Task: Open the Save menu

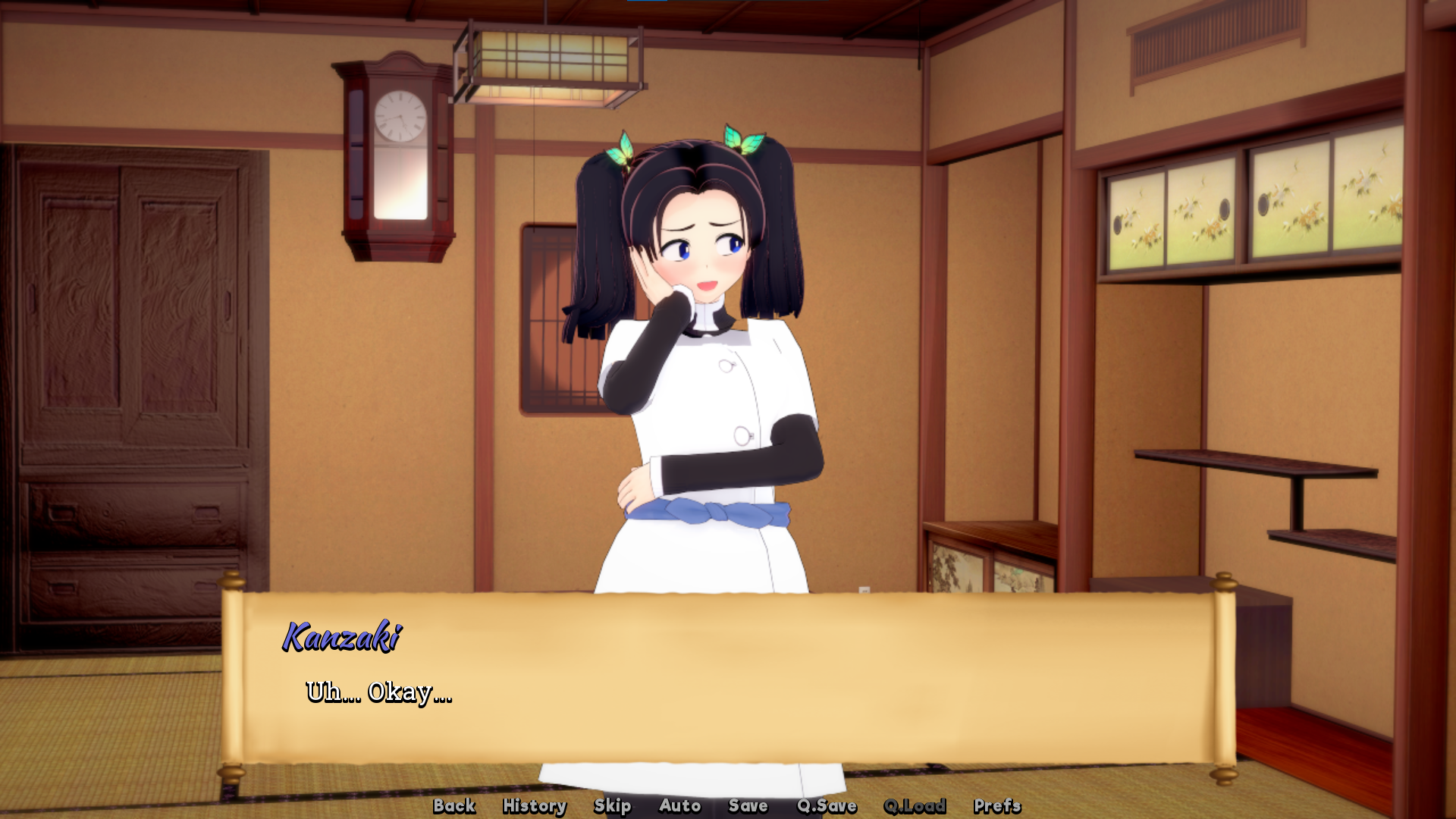Action: tap(748, 805)
